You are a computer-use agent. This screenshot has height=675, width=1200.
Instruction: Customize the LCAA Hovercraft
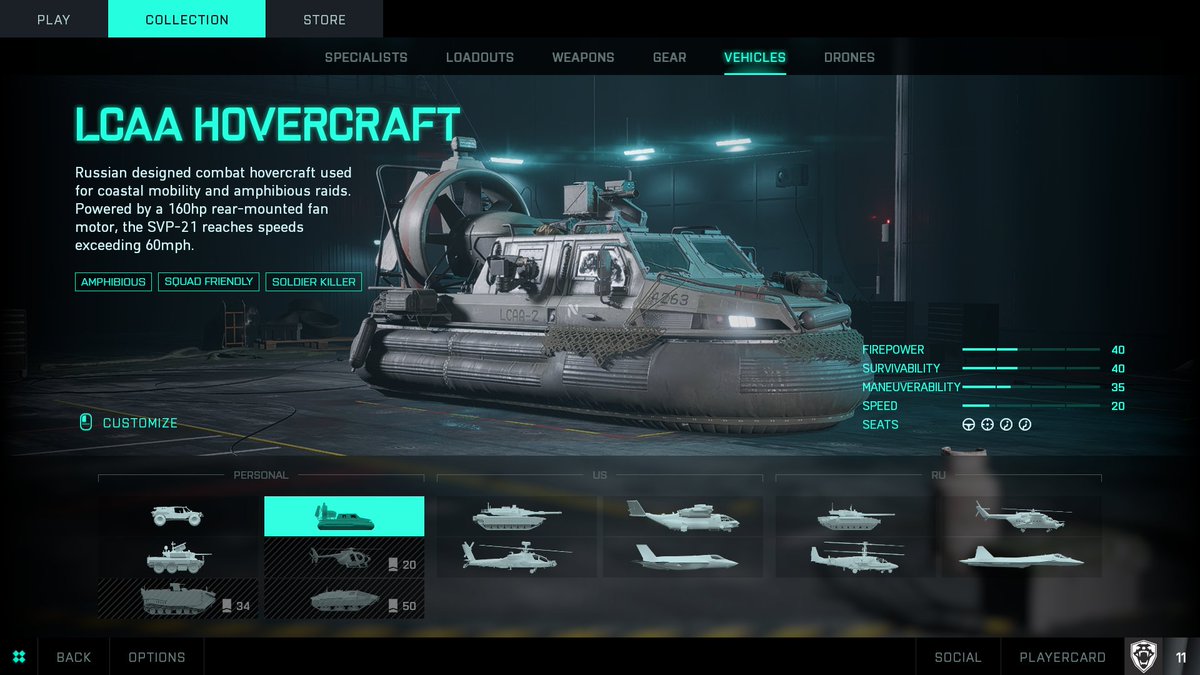139,423
